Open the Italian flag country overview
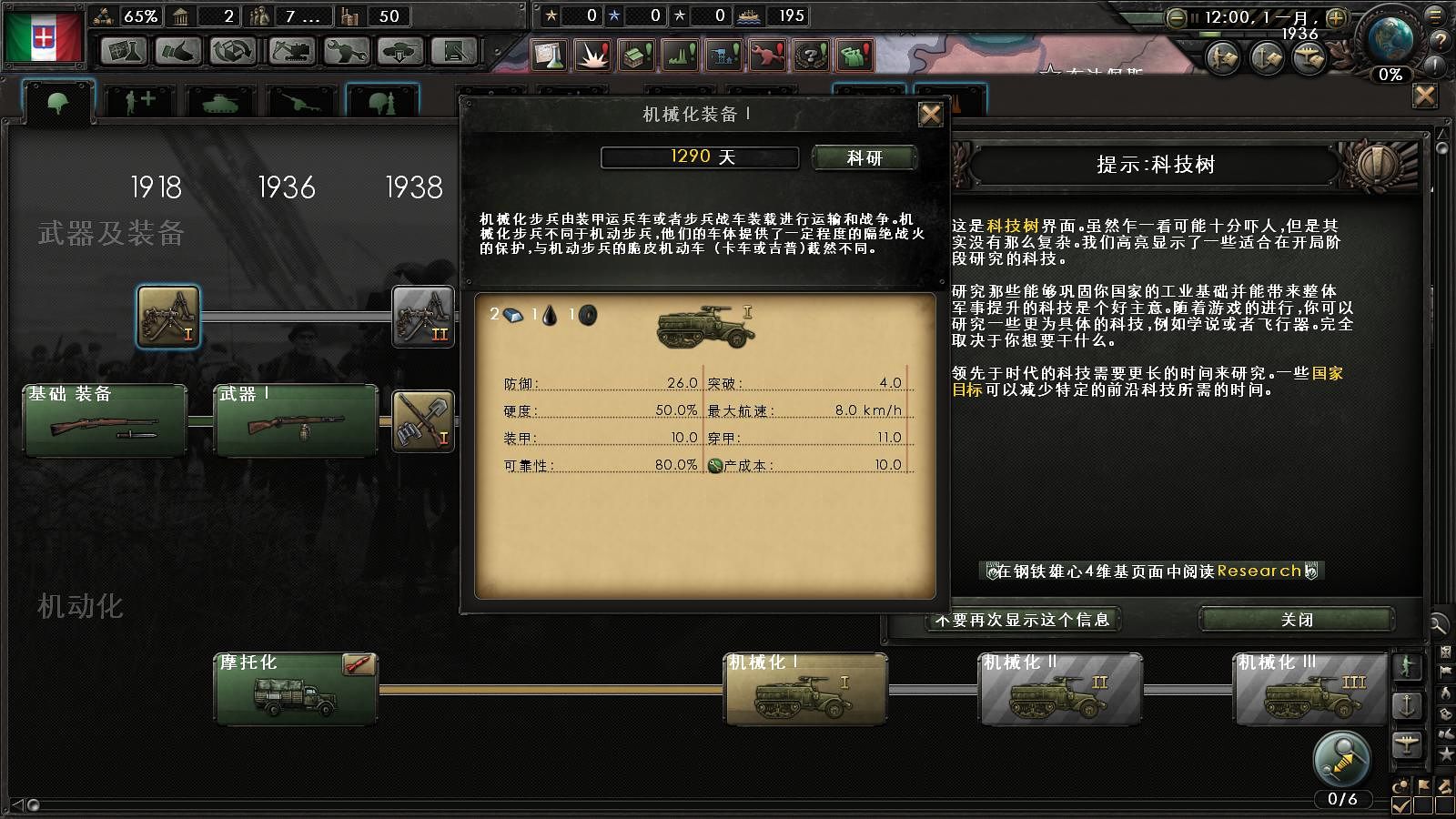The height and width of the screenshot is (819, 1456). (43, 36)
